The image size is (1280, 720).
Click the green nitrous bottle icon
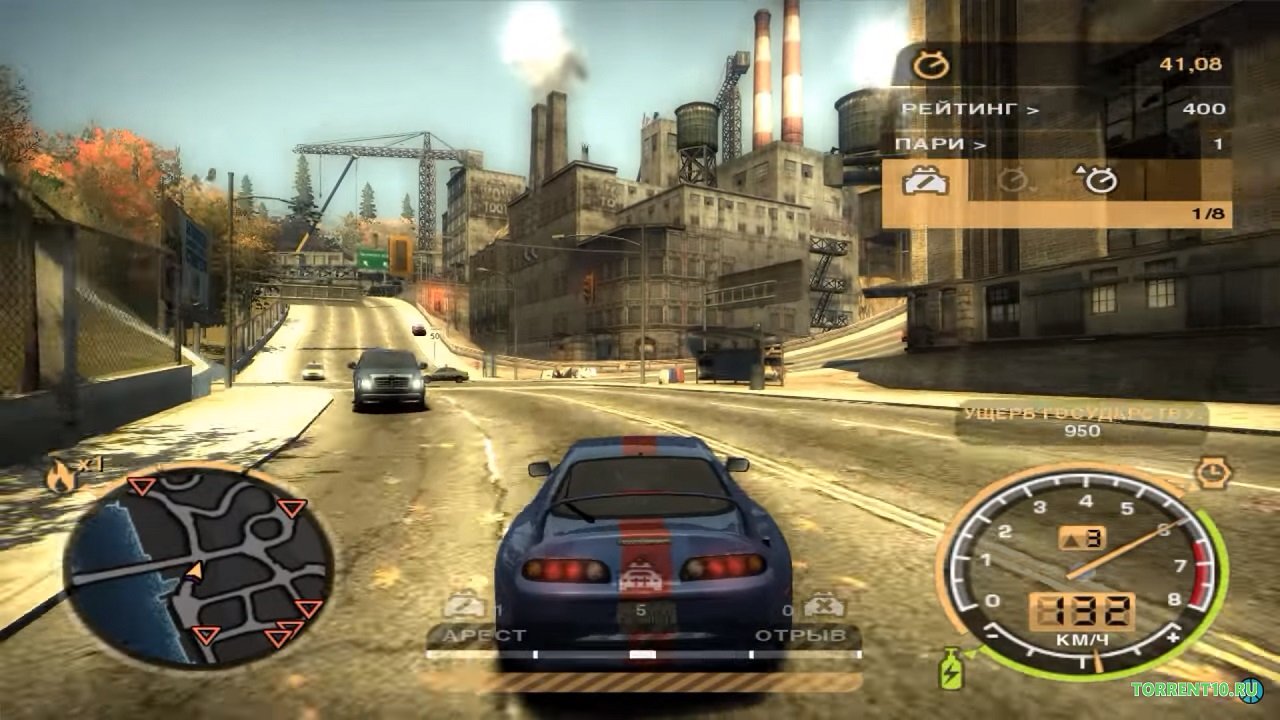click(x=949, y=668)
